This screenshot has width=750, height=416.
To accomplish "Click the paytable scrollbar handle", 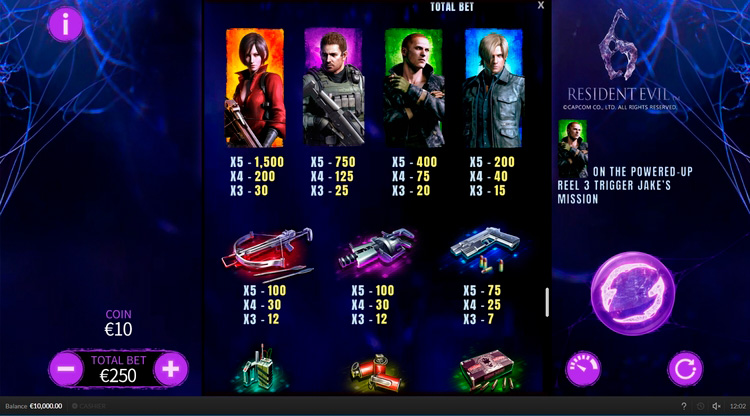I will pos(546,302).
